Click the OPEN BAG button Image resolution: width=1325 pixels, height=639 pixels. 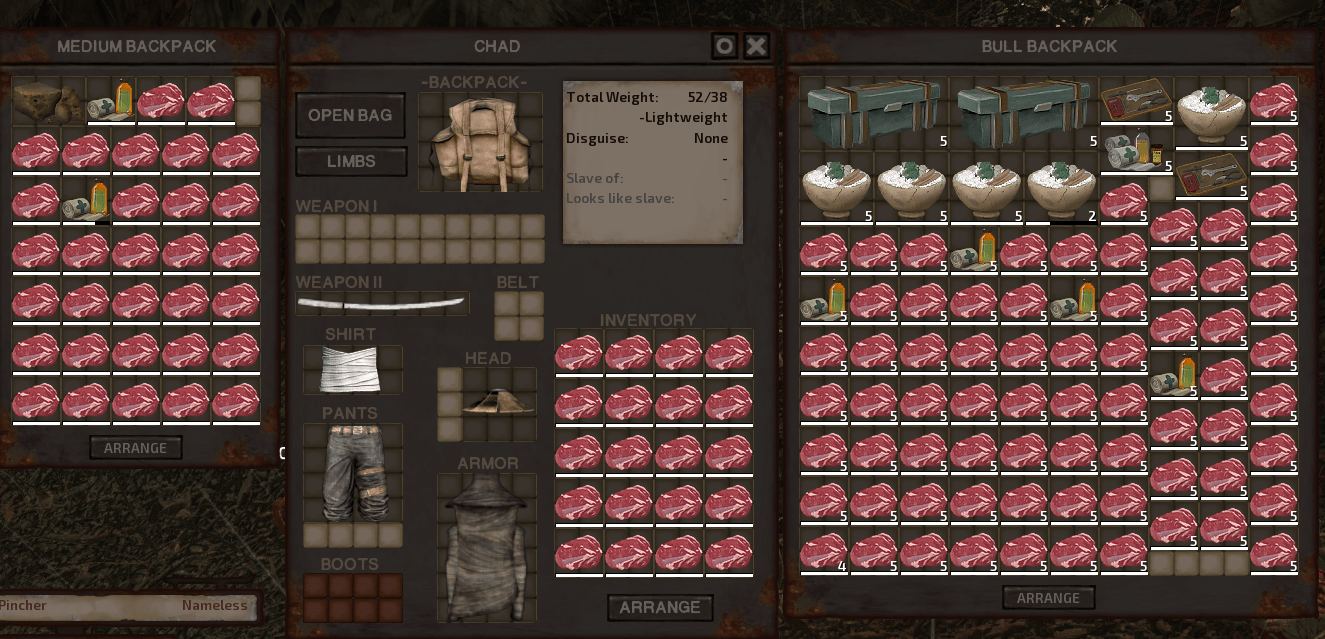(350, 116)
